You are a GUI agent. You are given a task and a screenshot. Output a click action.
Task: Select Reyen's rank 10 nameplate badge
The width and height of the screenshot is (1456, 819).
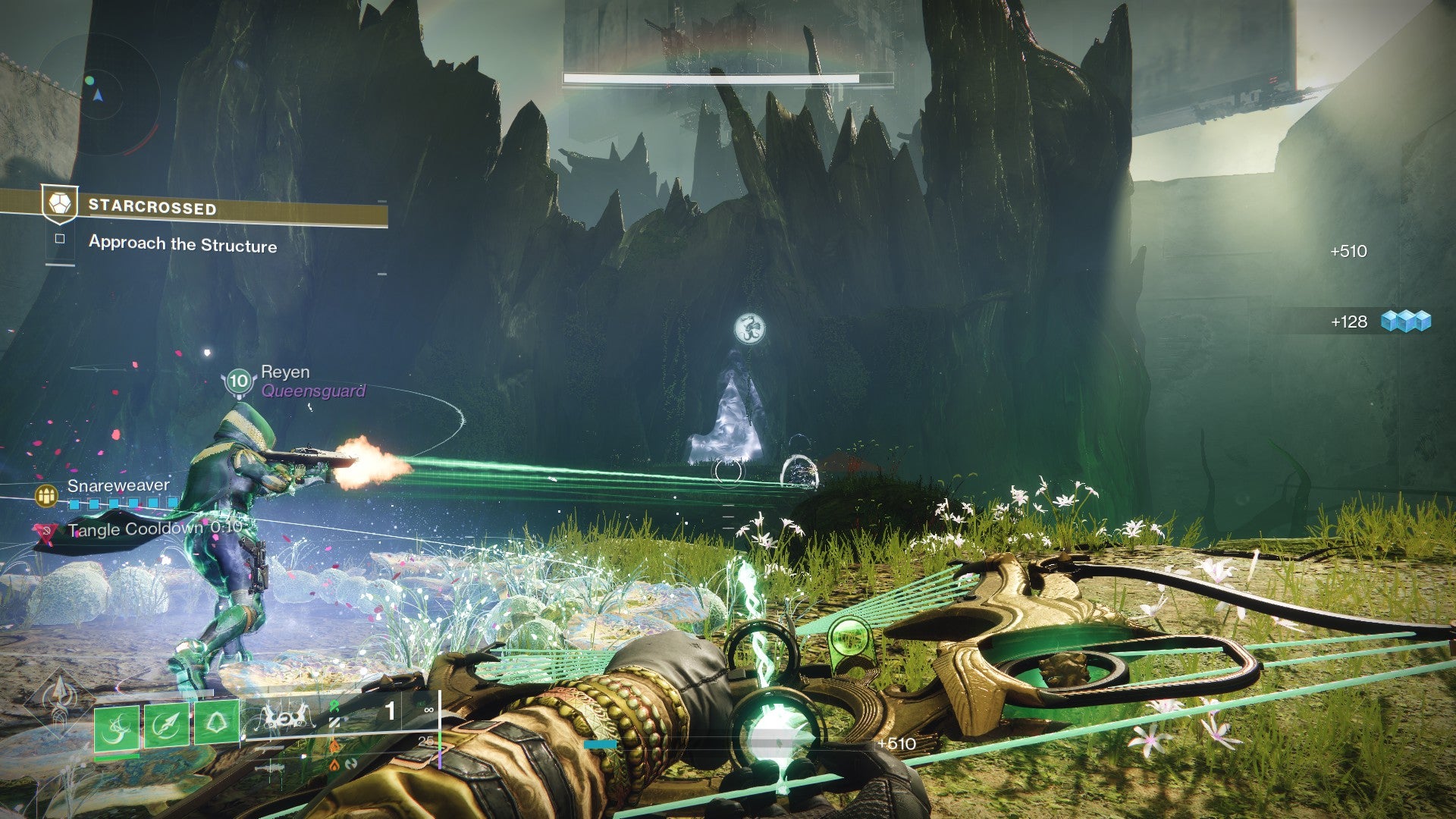239,381
